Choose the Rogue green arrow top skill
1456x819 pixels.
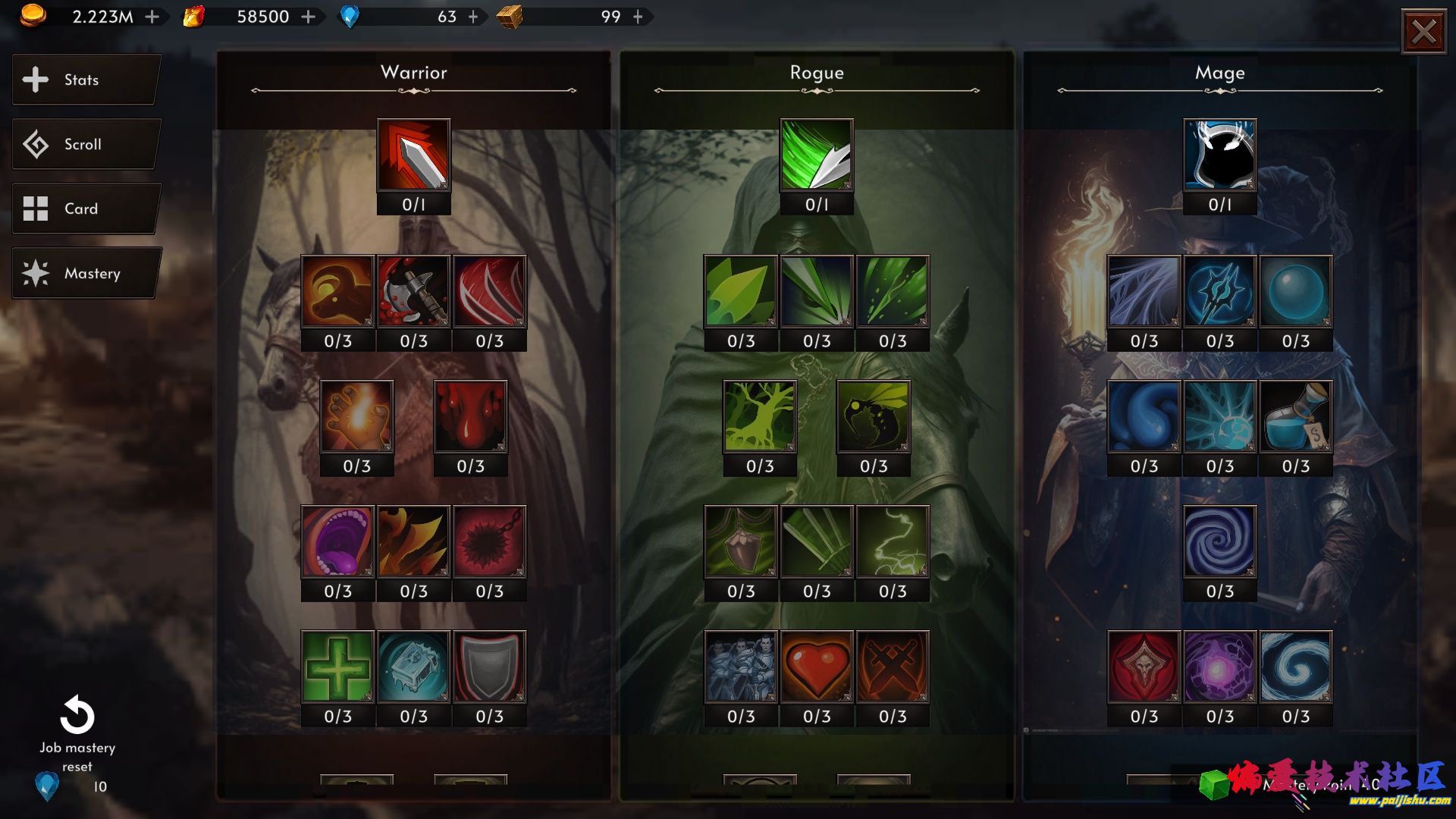pyautogui.click(x=817, y=155)
